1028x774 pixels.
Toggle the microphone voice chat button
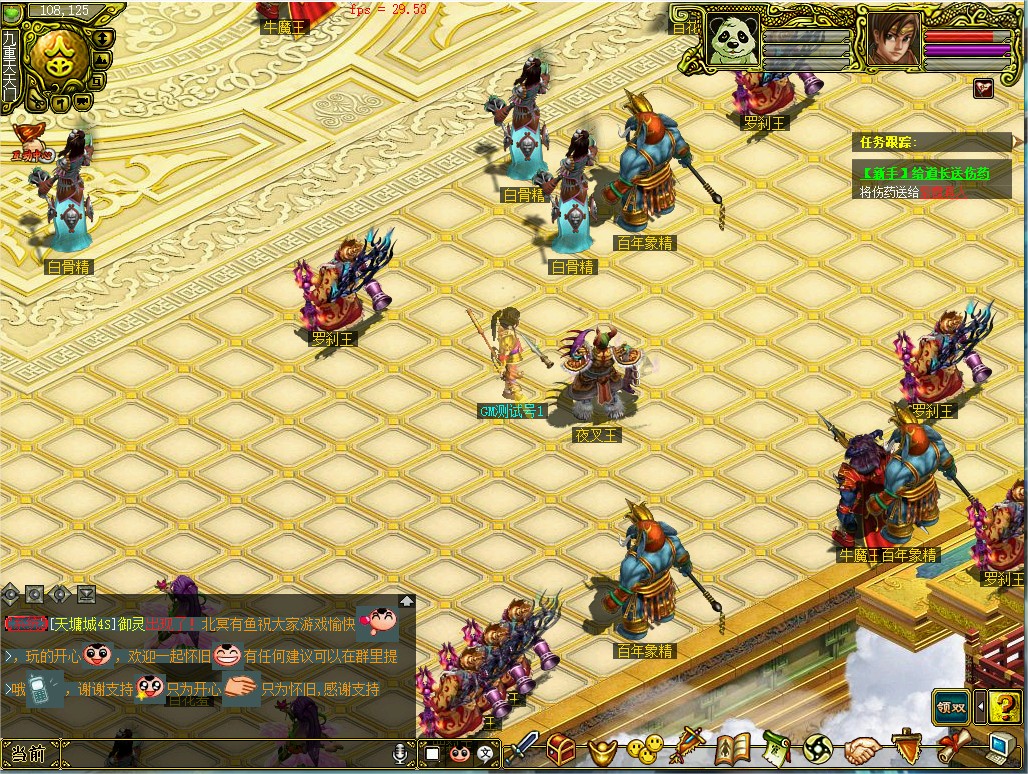401,752
